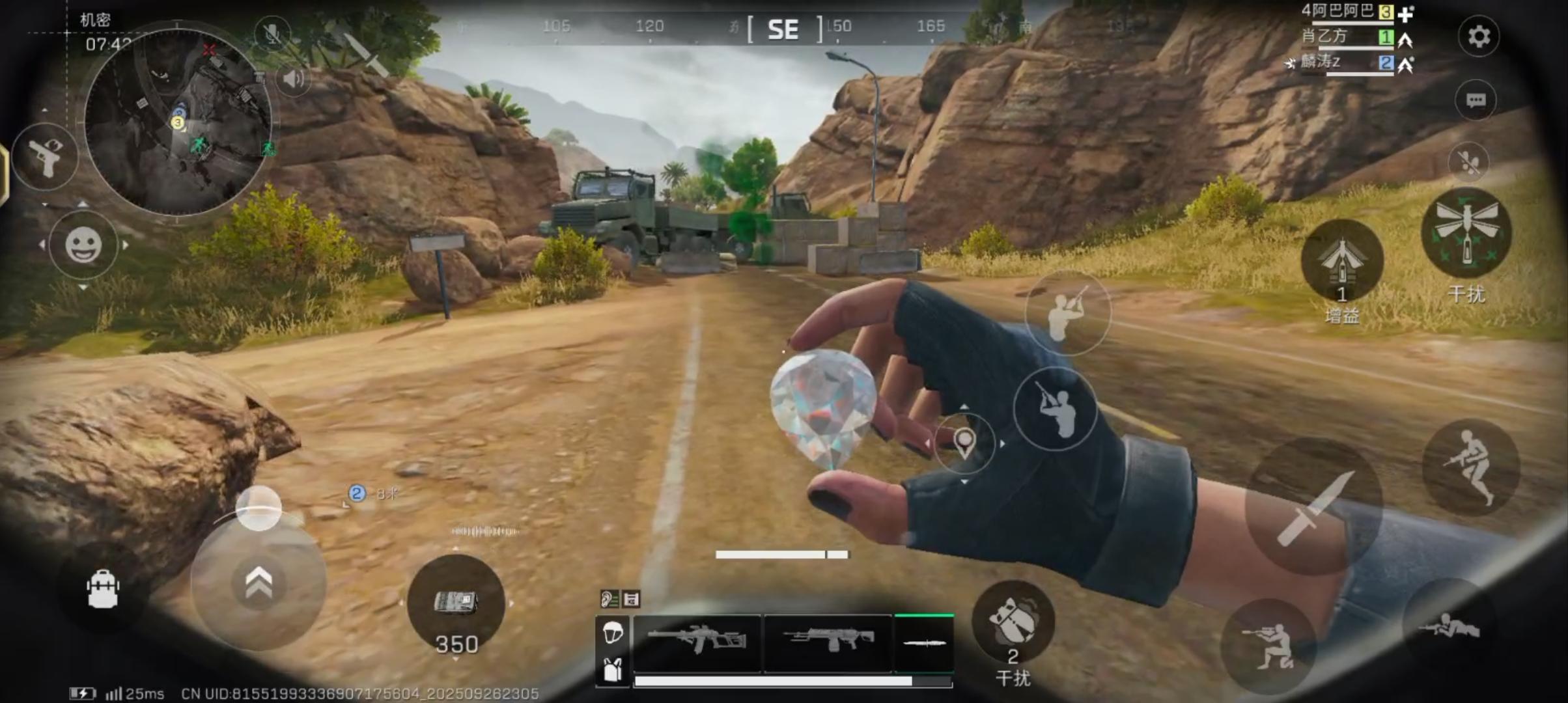Toggle the speaker audio on
Screen dimensions: 1568x703
[x=294, y=79]
